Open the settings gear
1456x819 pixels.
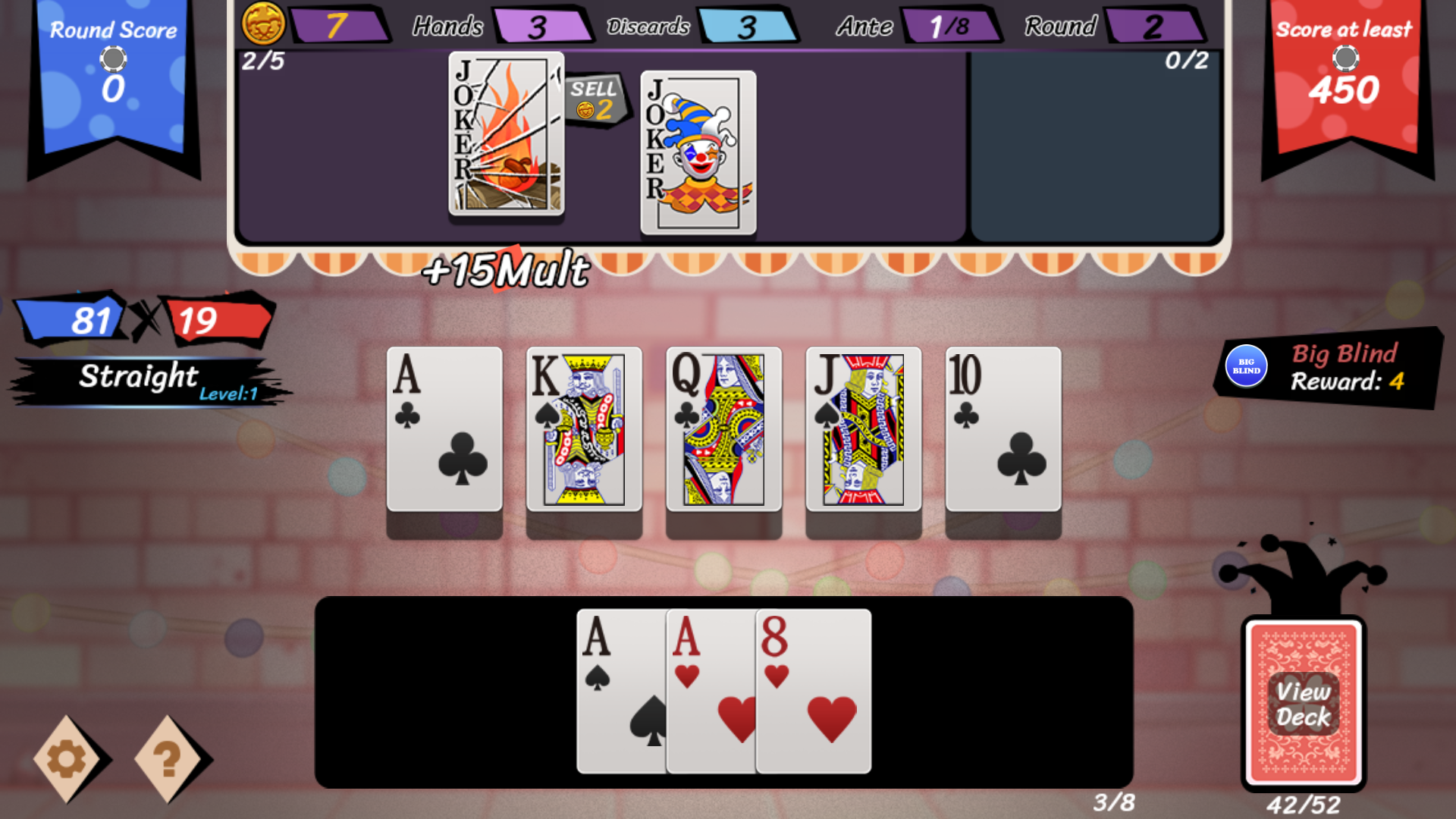(67, 758)
